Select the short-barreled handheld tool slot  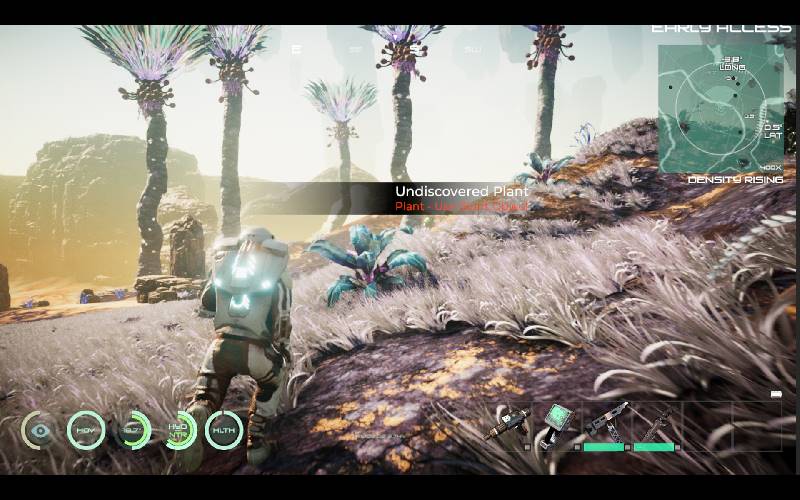507,424
